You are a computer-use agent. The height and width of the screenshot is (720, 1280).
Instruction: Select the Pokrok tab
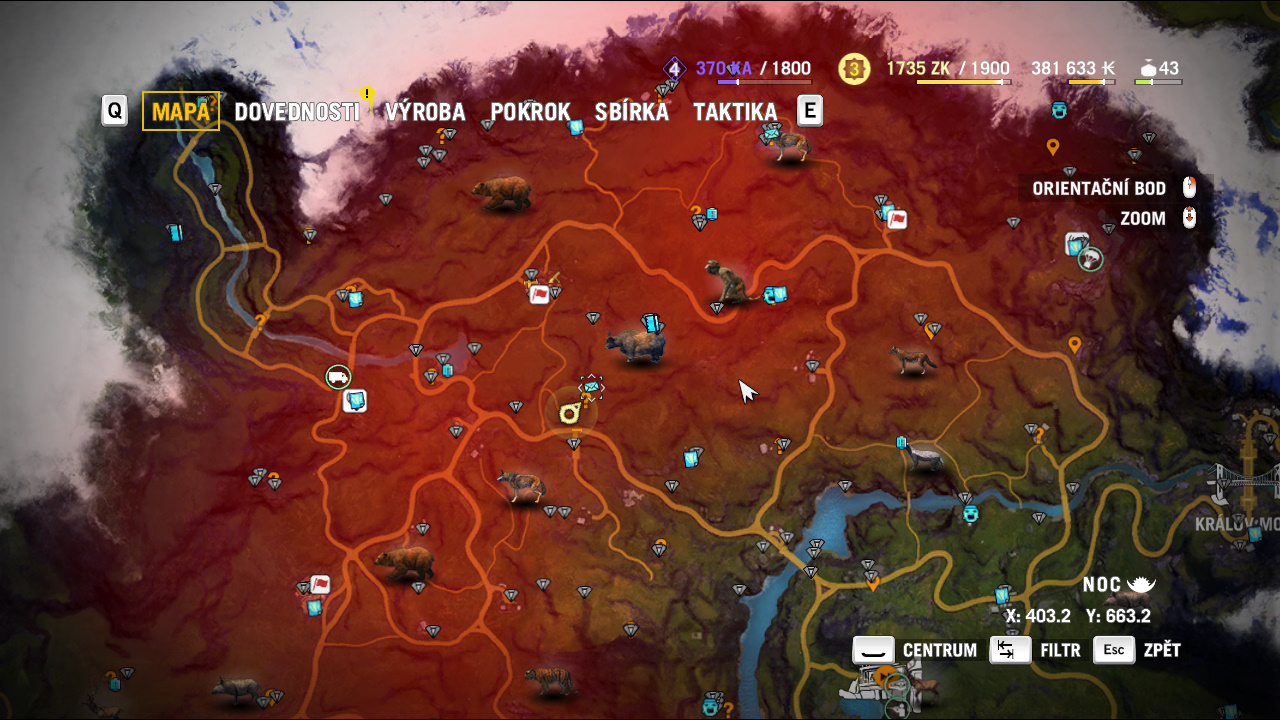pos(530,112)
